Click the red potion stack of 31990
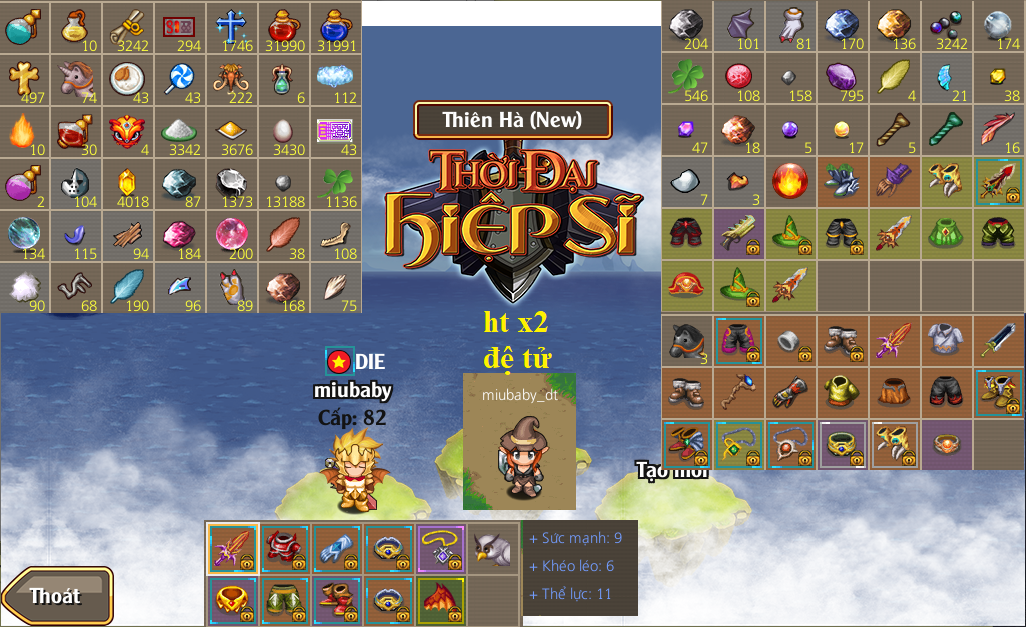1026x627 pixels. 284,26
